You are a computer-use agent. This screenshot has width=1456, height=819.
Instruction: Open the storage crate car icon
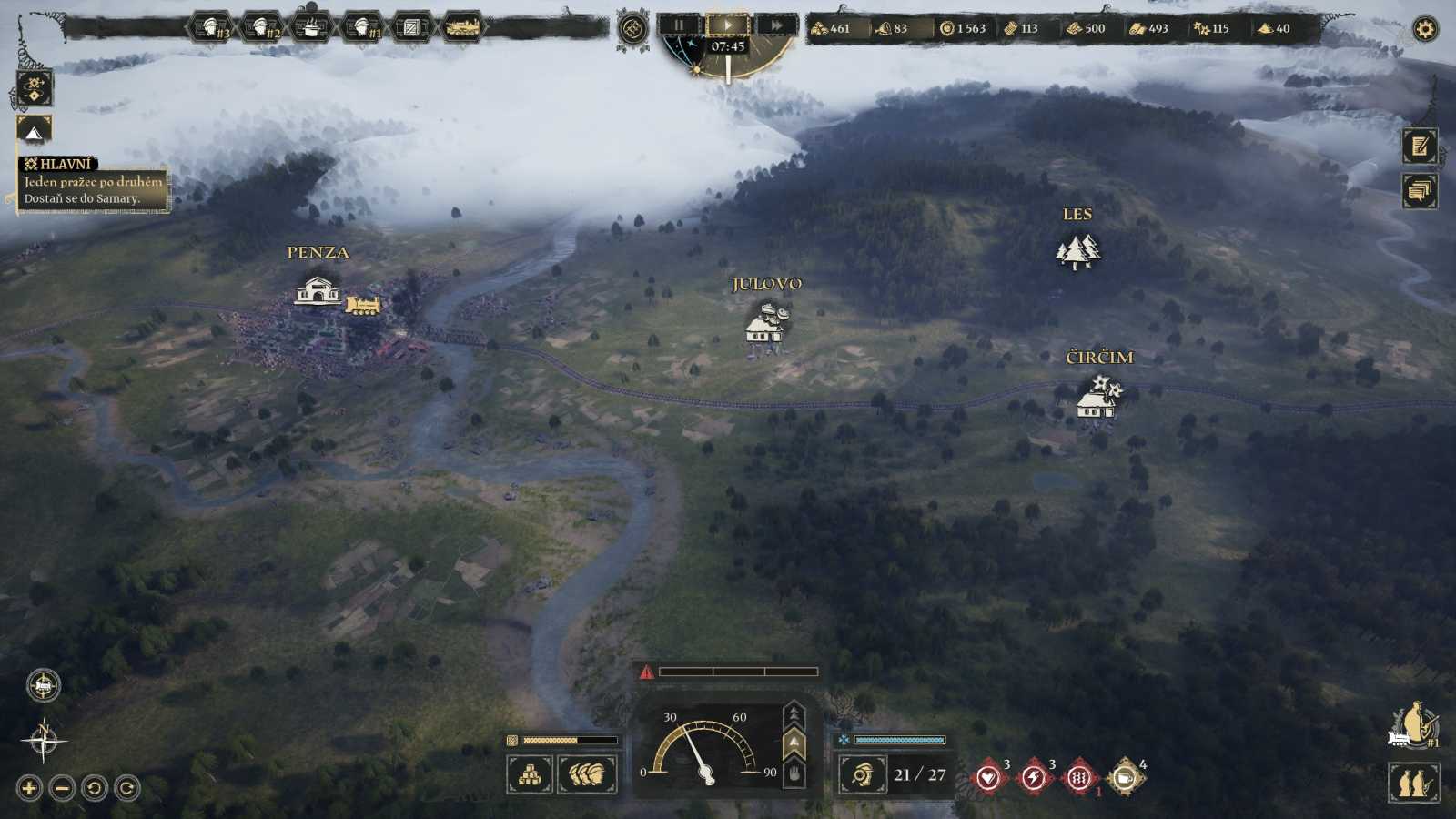[x=411, y=28]
